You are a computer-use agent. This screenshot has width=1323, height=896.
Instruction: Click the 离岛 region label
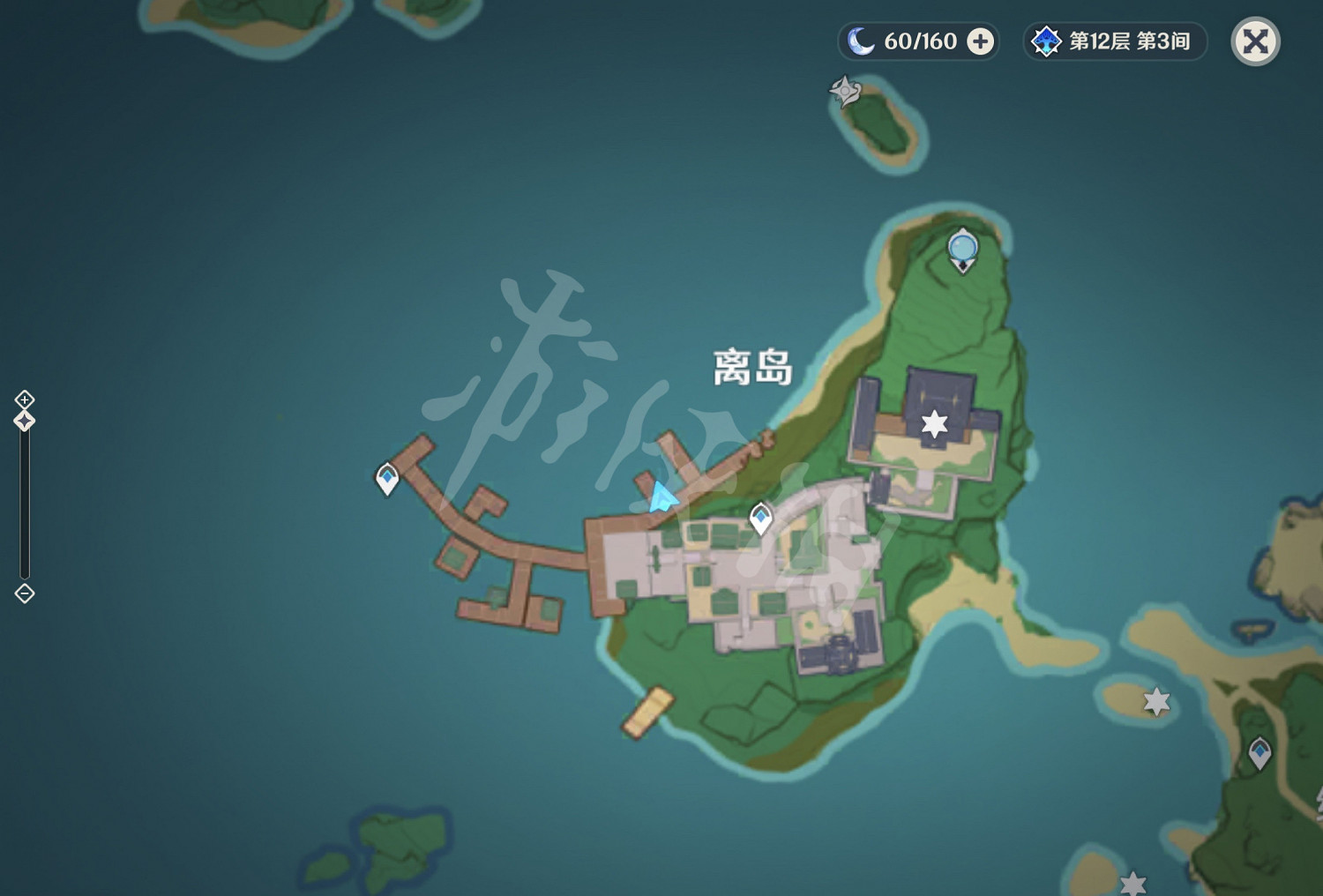[x=751, y=367]
